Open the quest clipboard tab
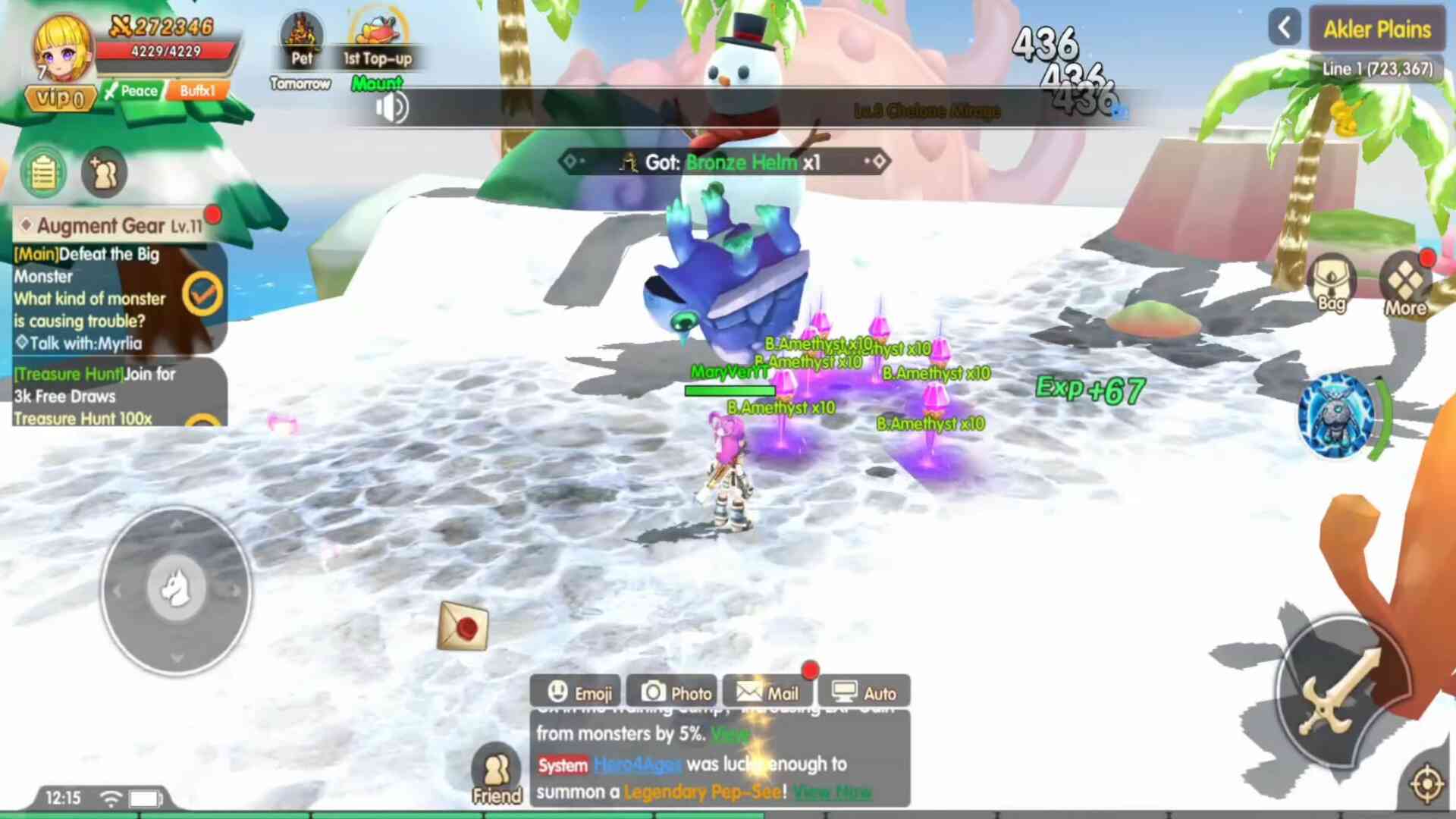Image resolution: width=1456 pixels, height=819 pixels. pyautogui.click(x=43, y=173)
